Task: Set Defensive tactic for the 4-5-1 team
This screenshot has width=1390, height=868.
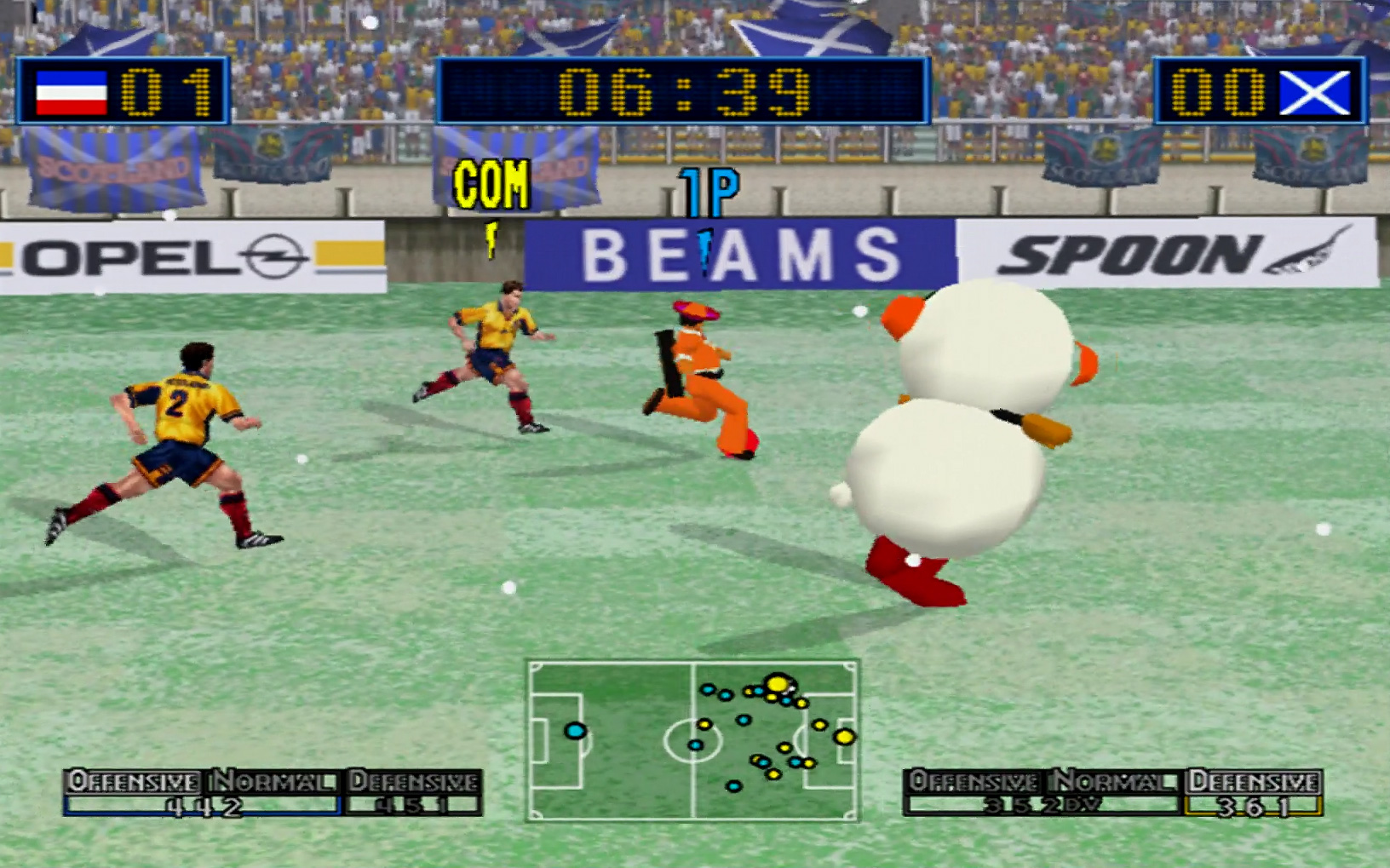Action: [x=413, y=780]
